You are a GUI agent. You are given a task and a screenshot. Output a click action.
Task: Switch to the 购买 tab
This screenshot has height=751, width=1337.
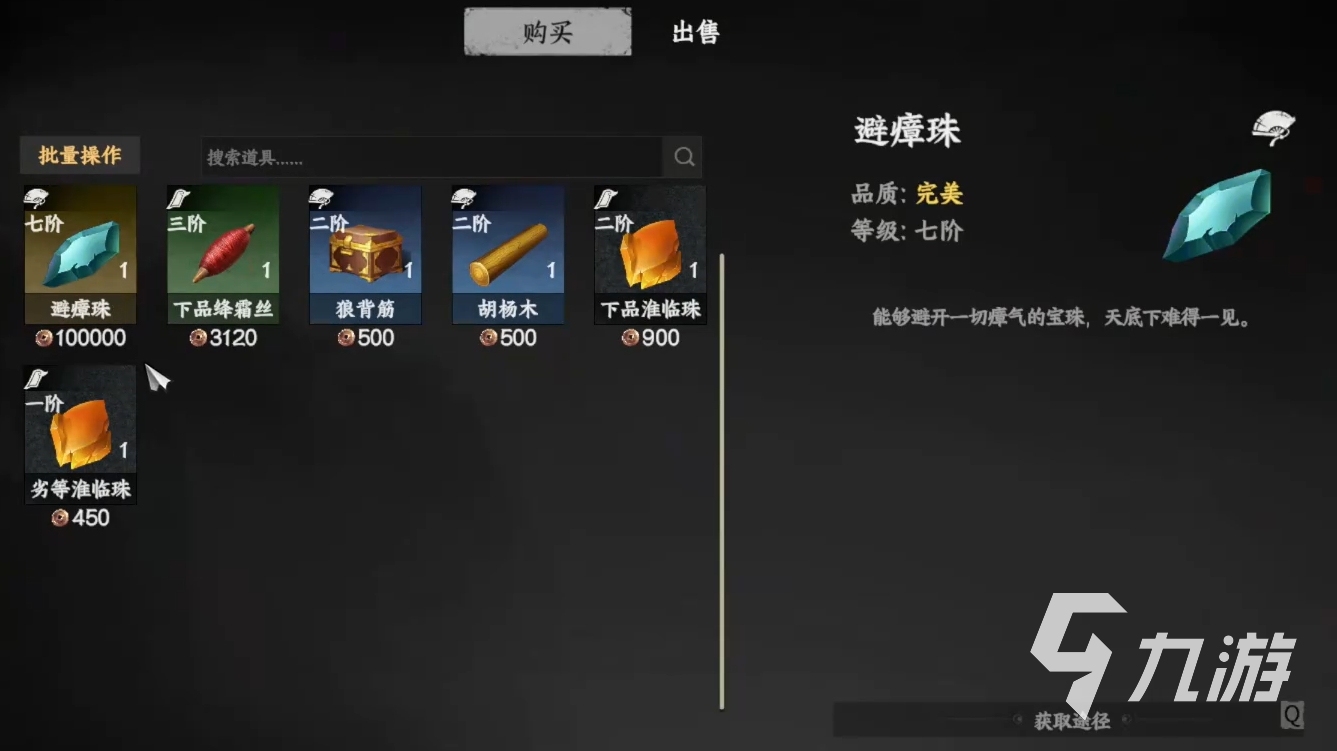pyautogui.click(x=546, y=31)
